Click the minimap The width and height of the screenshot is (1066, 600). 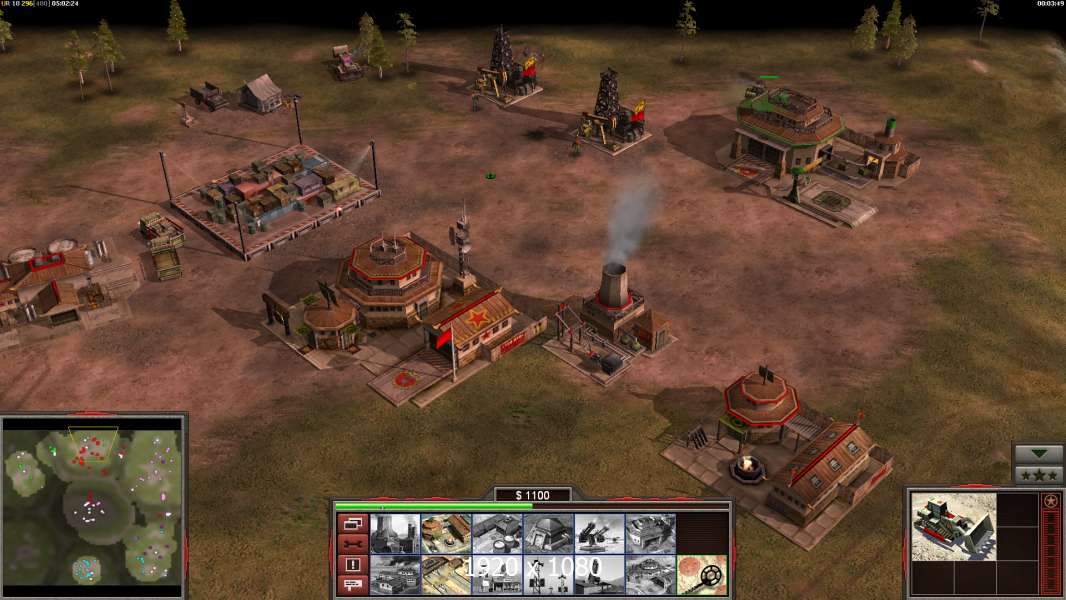tap(92, 504)
